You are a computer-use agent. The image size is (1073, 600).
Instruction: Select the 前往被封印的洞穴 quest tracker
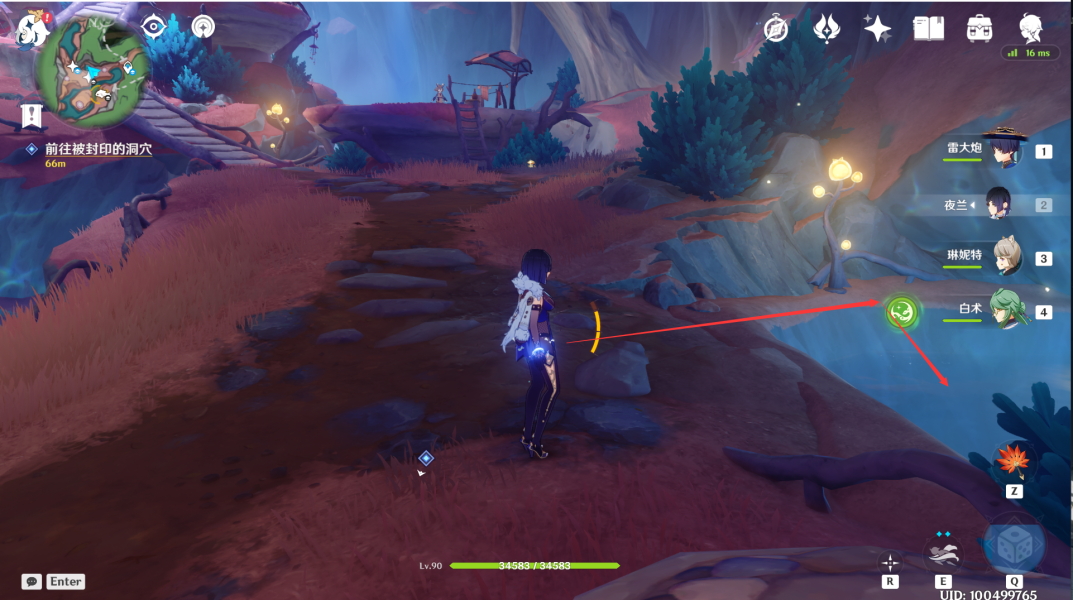97,148
